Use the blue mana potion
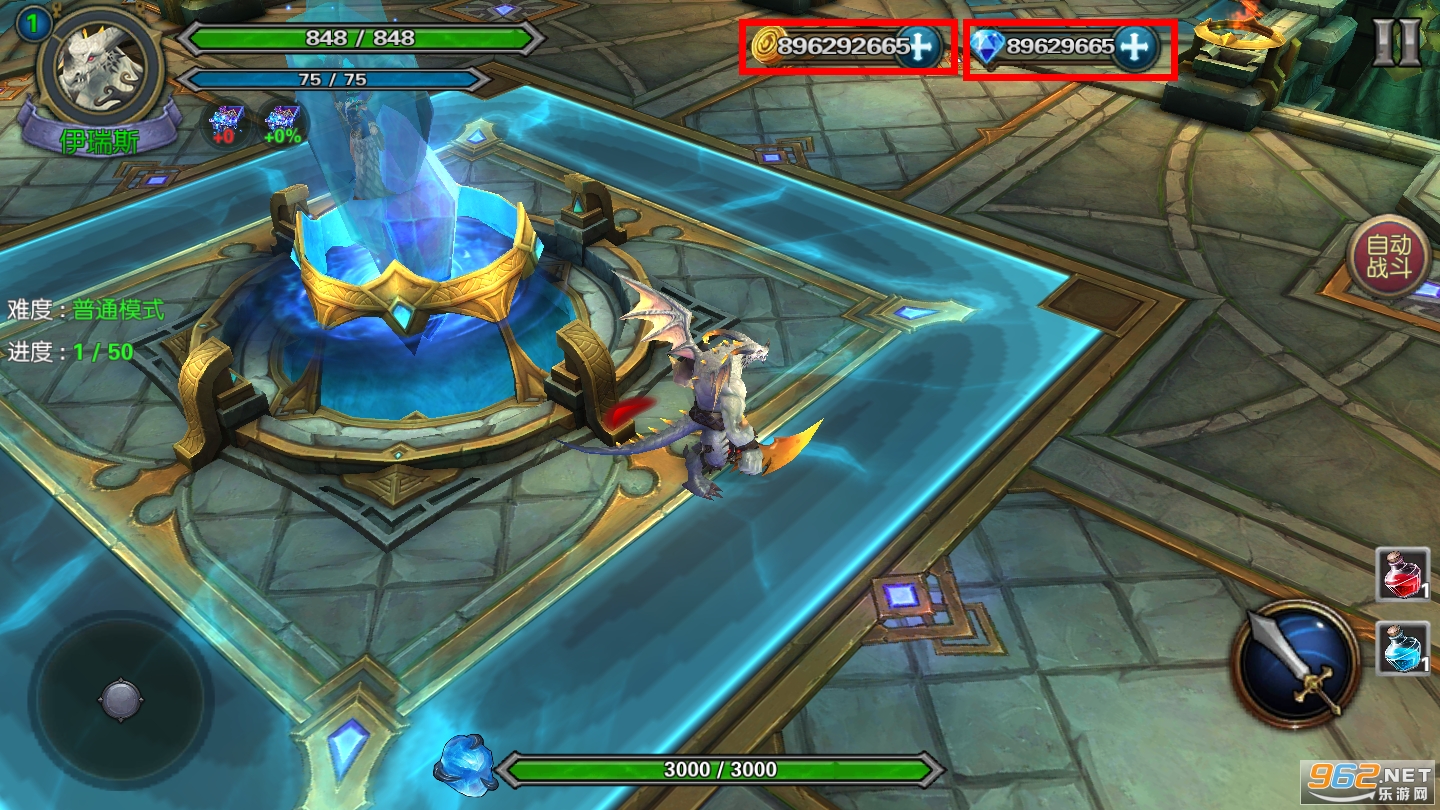The image size is (1440, 810). coord(1402,647)
